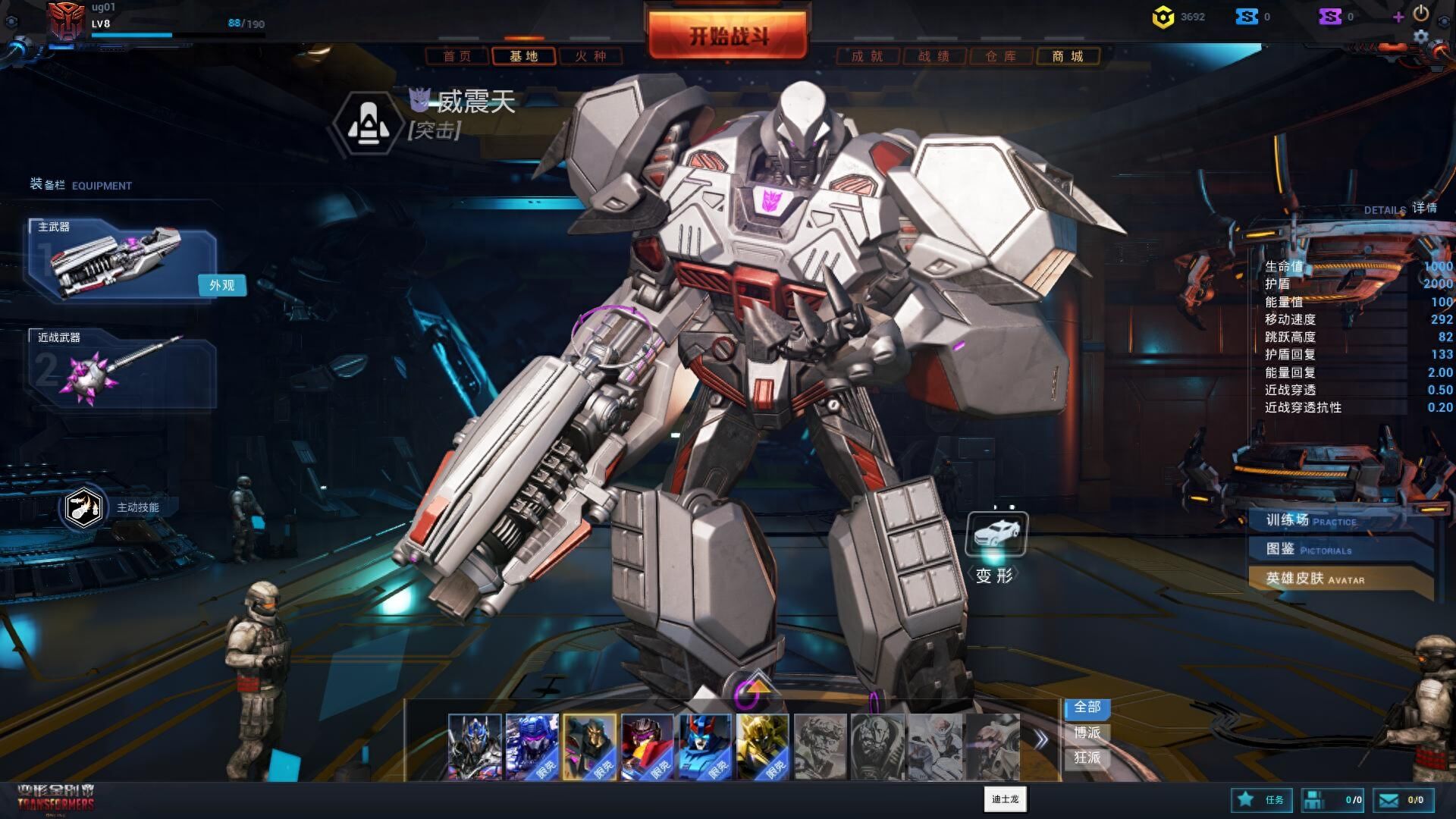
Task: View the 战绩 battle record tab
Action: [x=934, y=56]
